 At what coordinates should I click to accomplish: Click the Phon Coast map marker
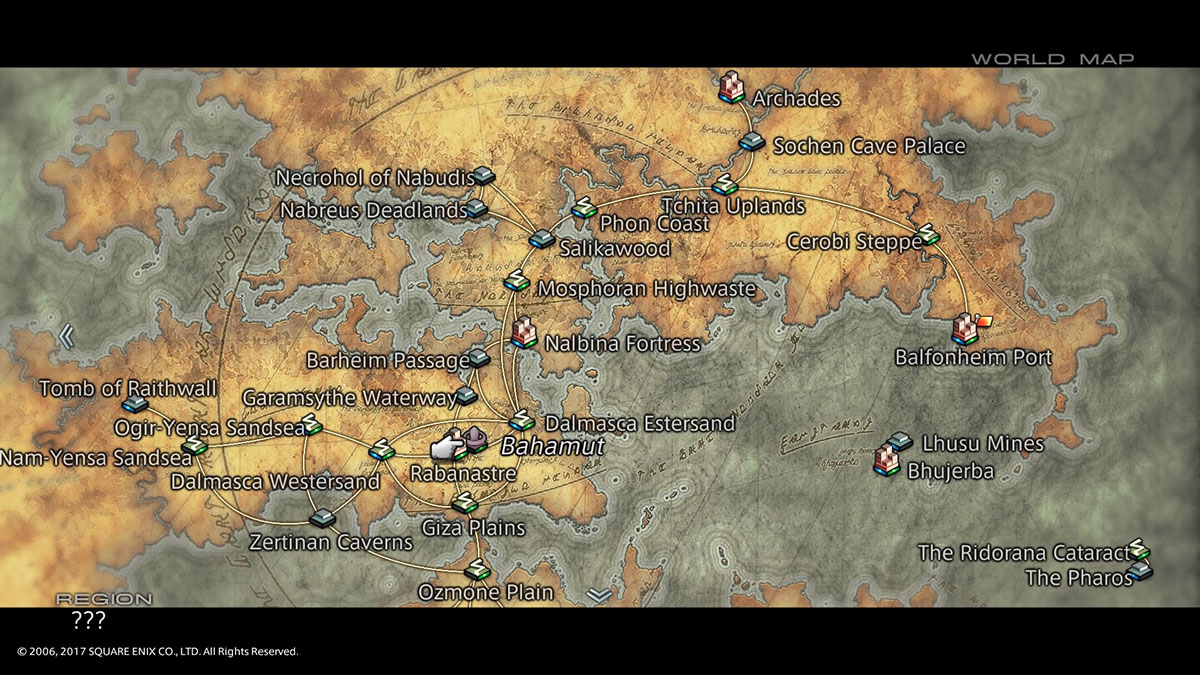click(x=583, y=208)
